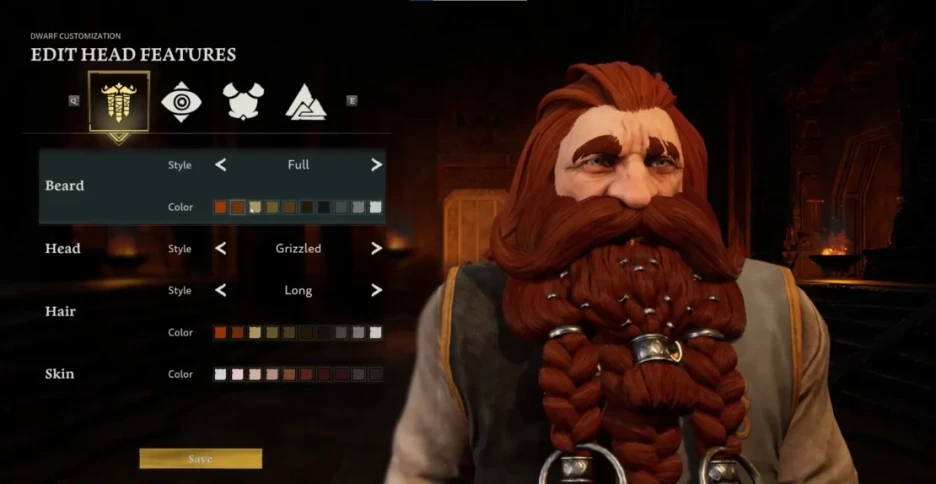Show the previous hair style

(221, 290)
